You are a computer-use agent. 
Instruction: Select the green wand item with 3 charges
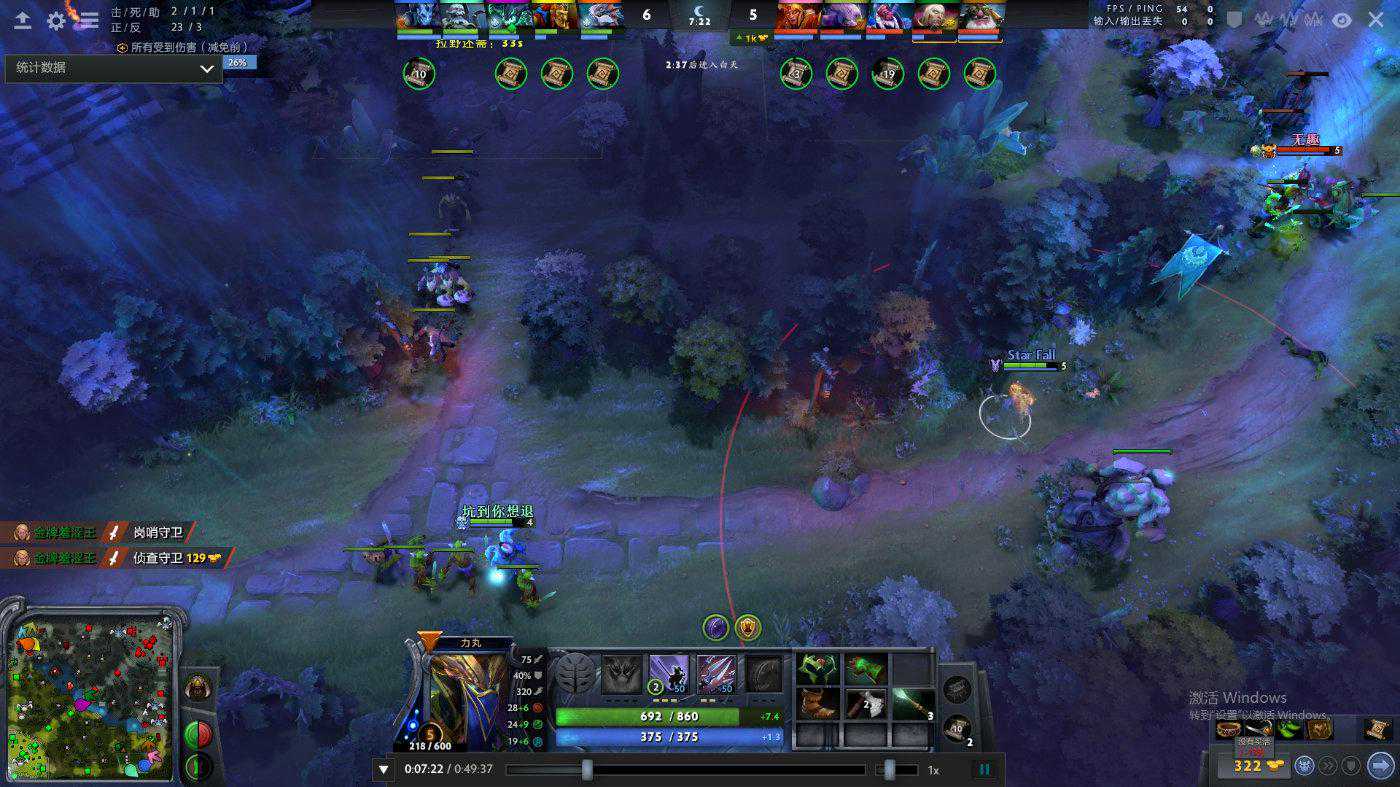[909, 704]
